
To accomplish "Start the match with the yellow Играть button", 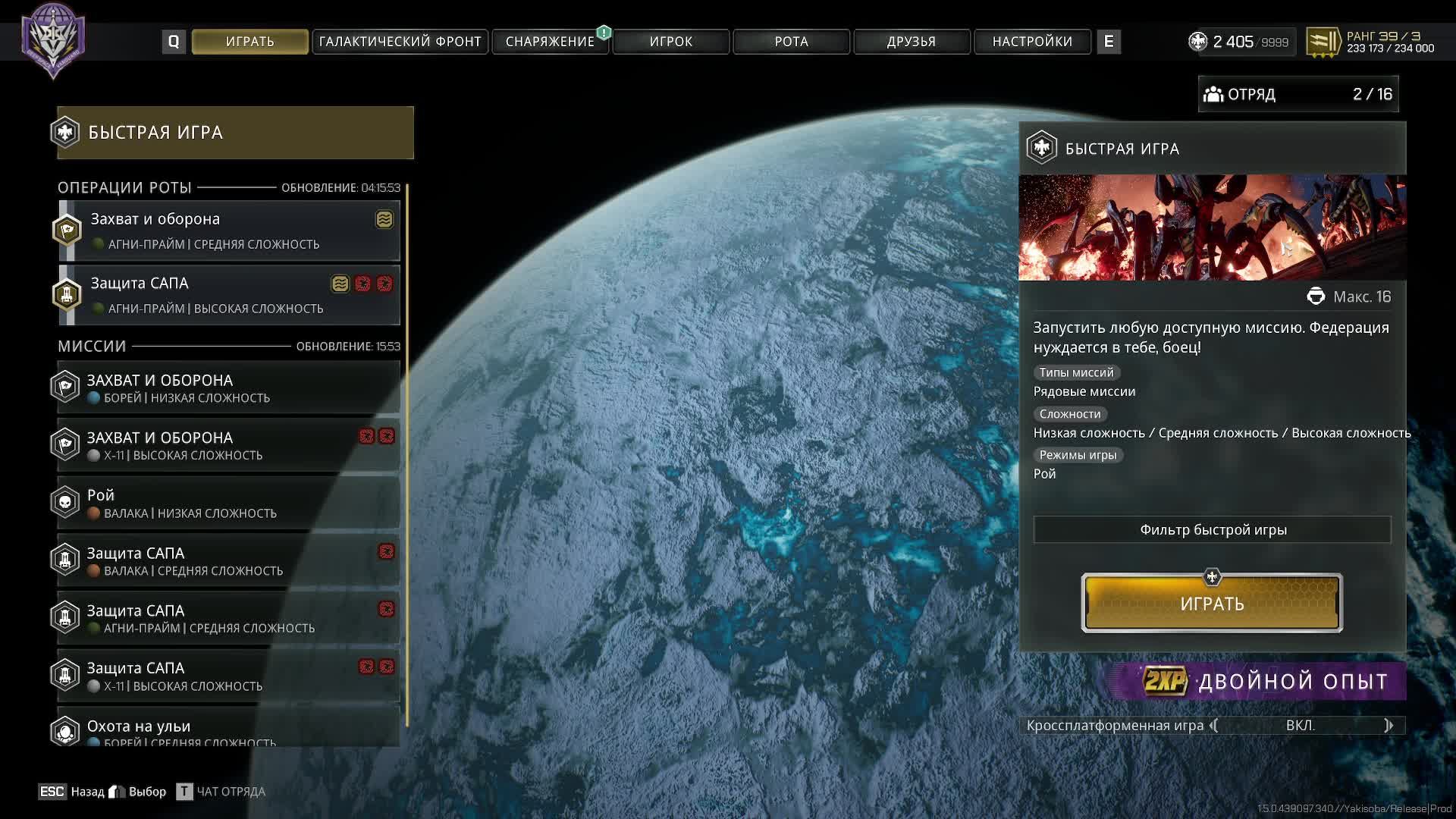I will click(x=1212, y=604).
